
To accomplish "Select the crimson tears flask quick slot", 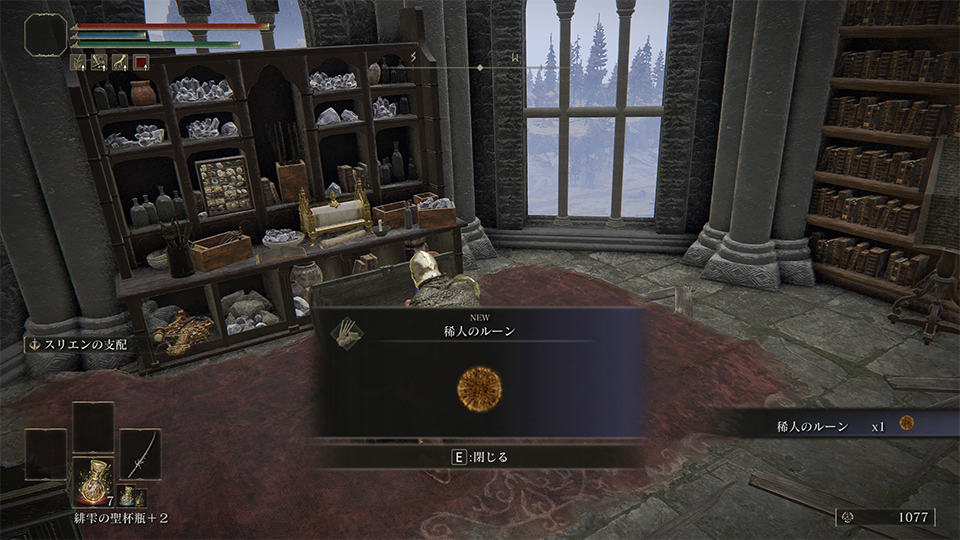I will tap(93, 481).
